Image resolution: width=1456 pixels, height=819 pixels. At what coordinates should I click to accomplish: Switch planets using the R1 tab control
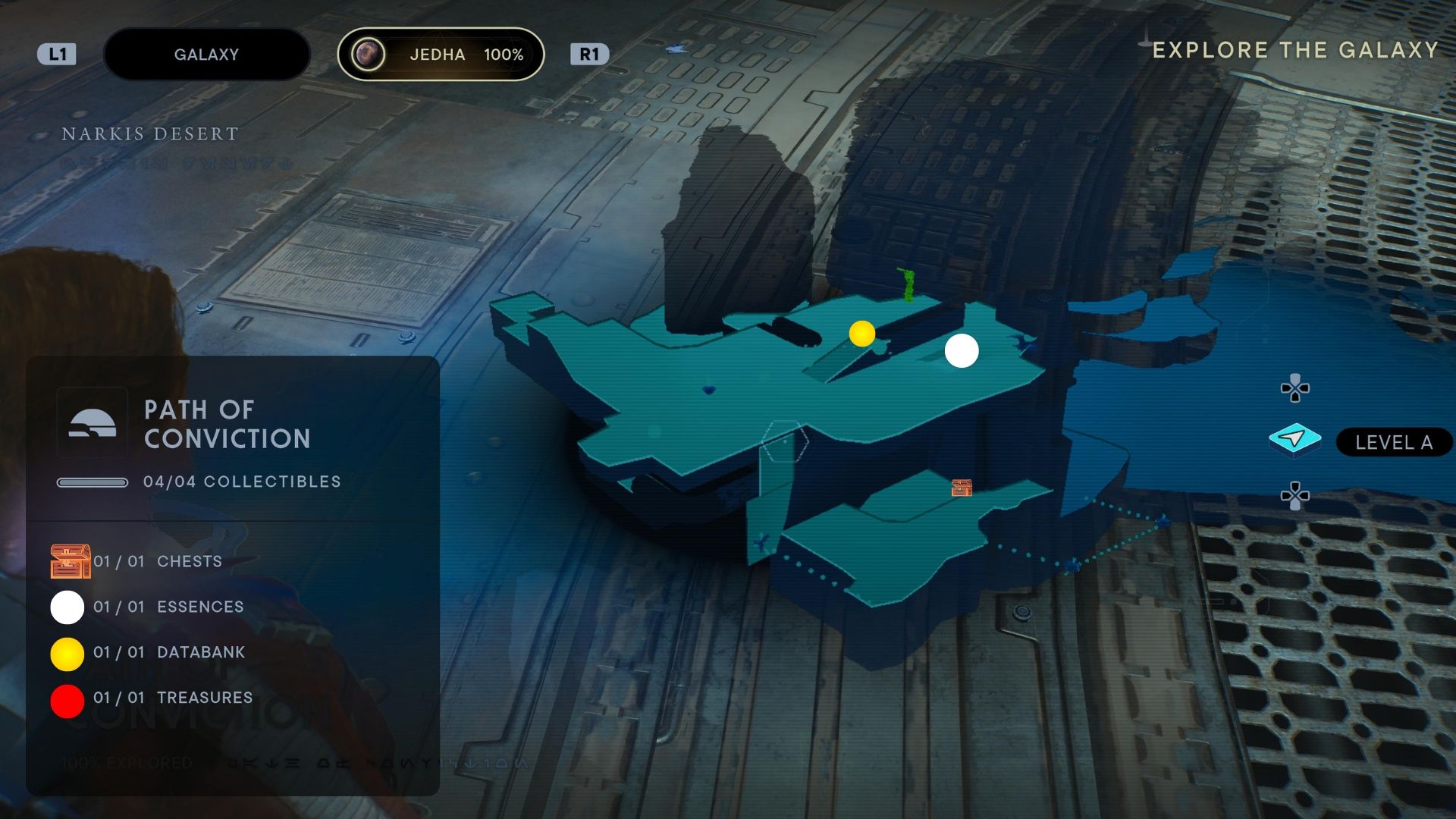(591, 54)
